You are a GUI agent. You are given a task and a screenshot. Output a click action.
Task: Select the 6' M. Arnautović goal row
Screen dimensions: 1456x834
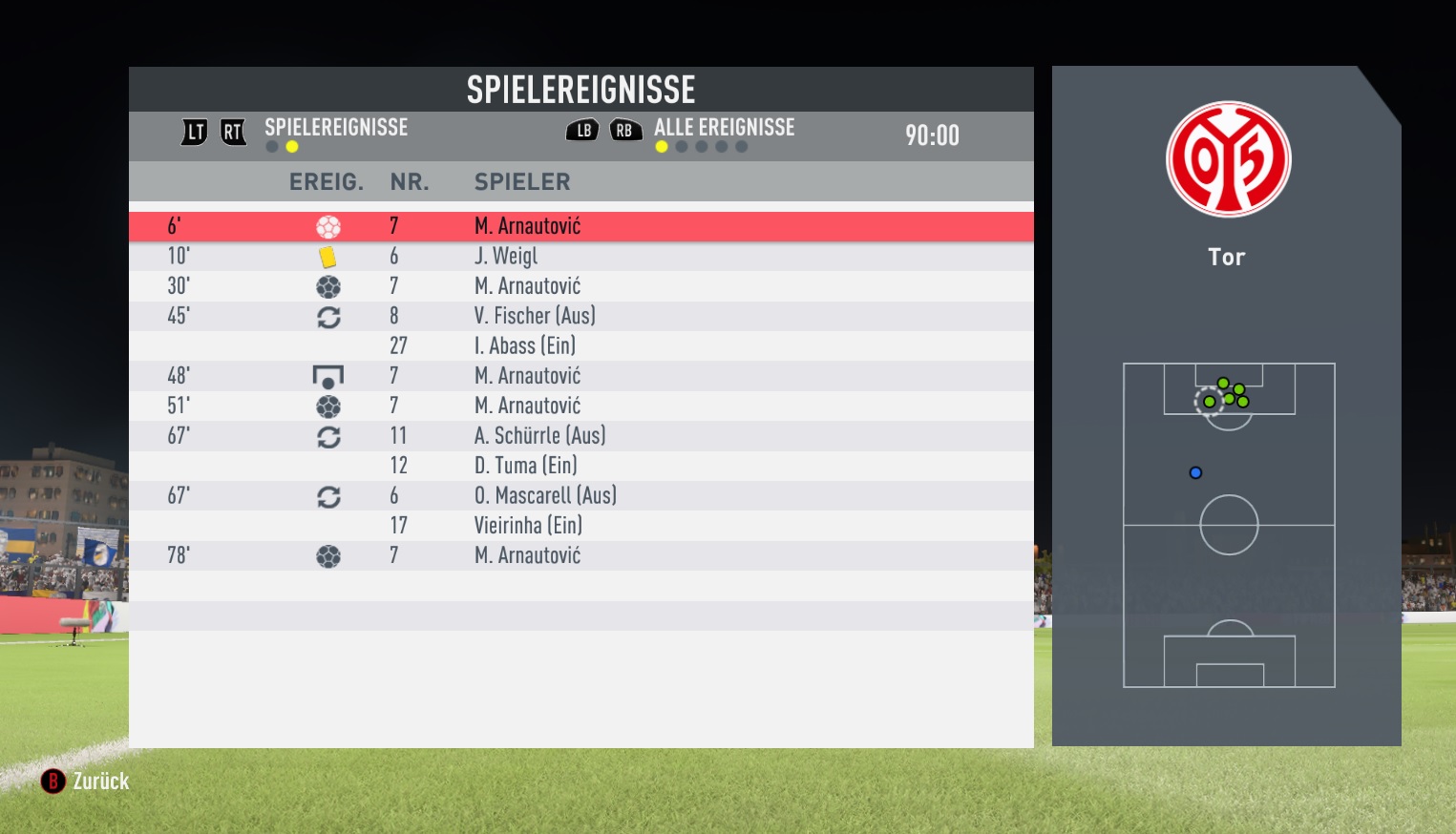580,226
